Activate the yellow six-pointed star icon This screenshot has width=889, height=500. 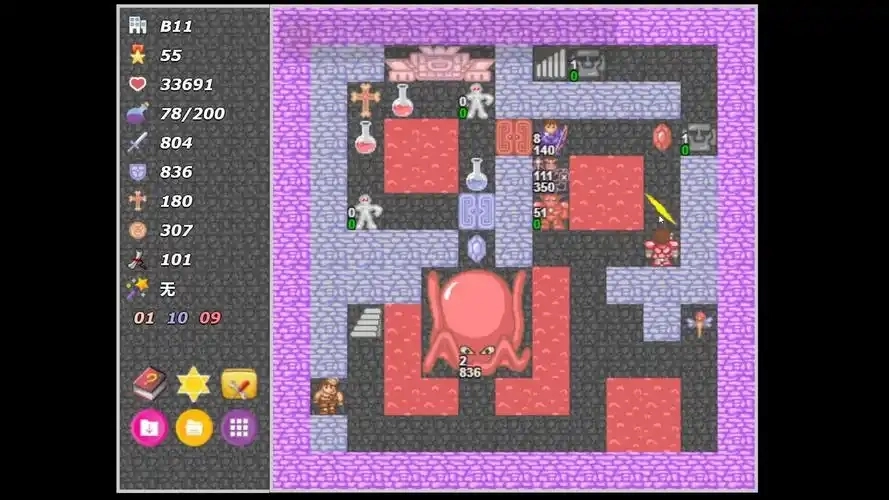pos(193,383)
